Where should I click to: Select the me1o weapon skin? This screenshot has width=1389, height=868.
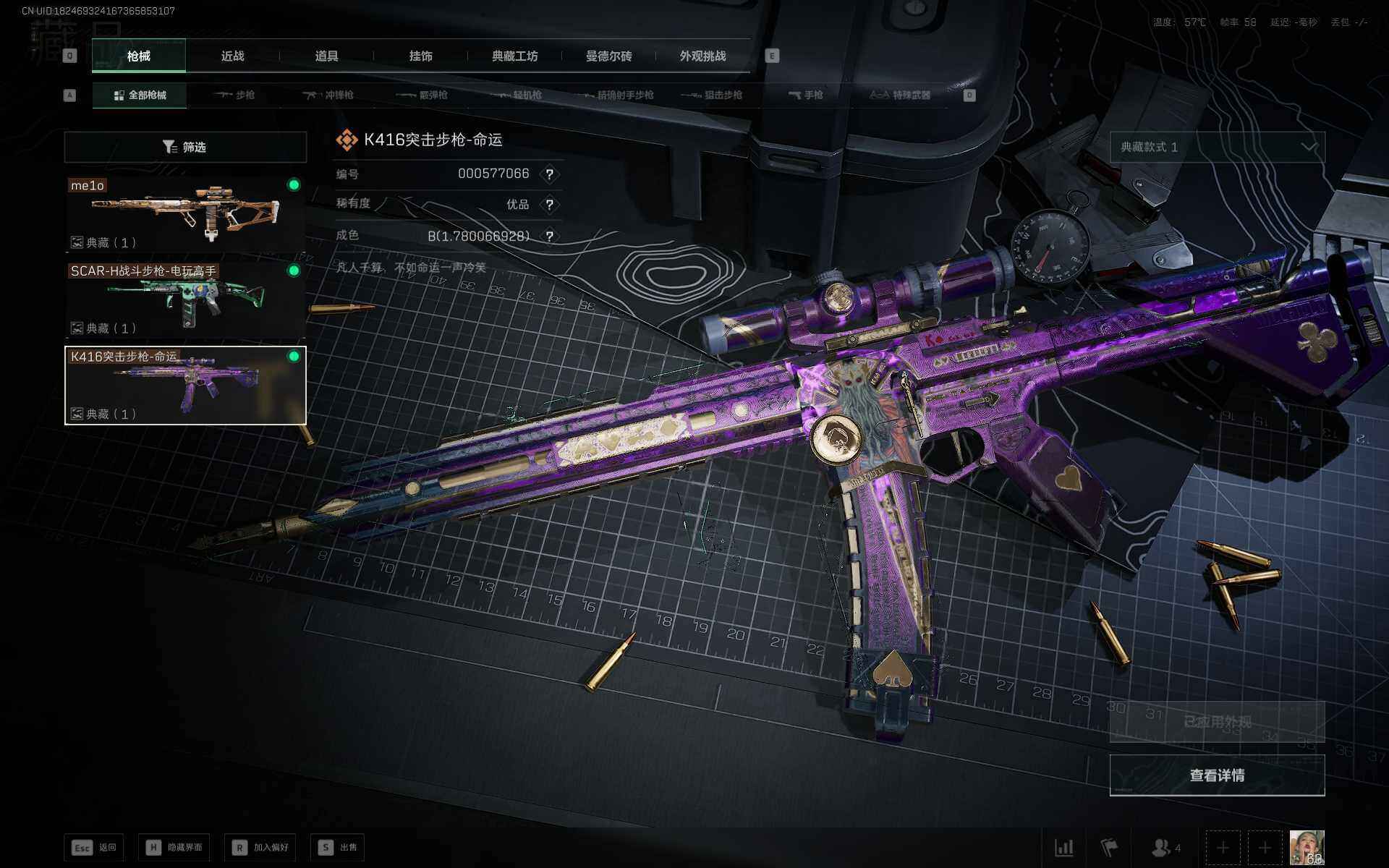point(185,214)
